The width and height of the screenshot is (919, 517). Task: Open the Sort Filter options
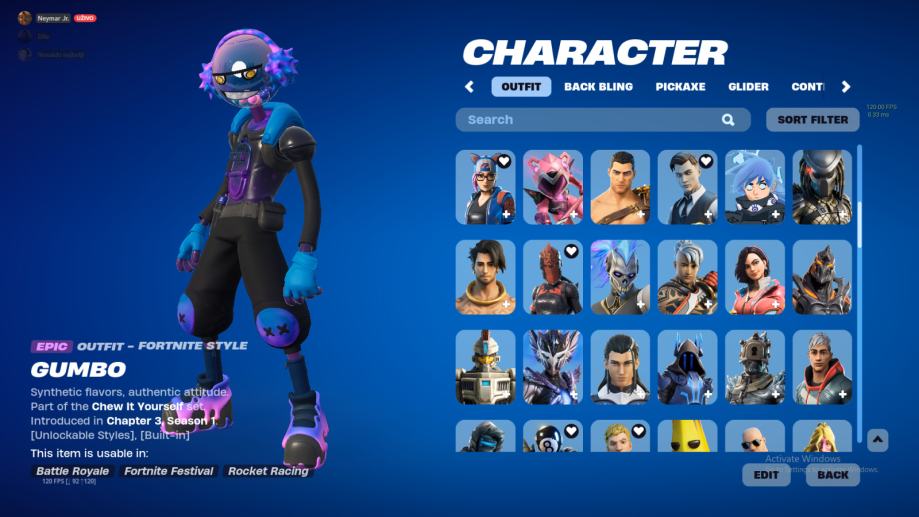pyautogui.click(x=812, y=120)
